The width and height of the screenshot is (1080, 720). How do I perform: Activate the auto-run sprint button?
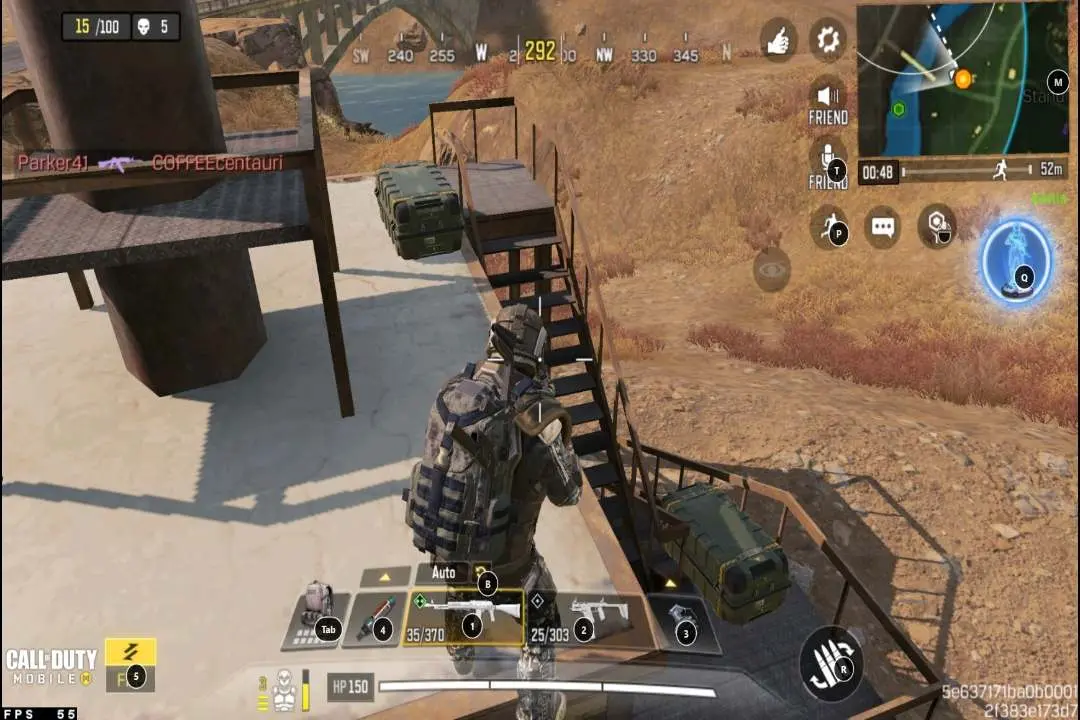[830, 227]
